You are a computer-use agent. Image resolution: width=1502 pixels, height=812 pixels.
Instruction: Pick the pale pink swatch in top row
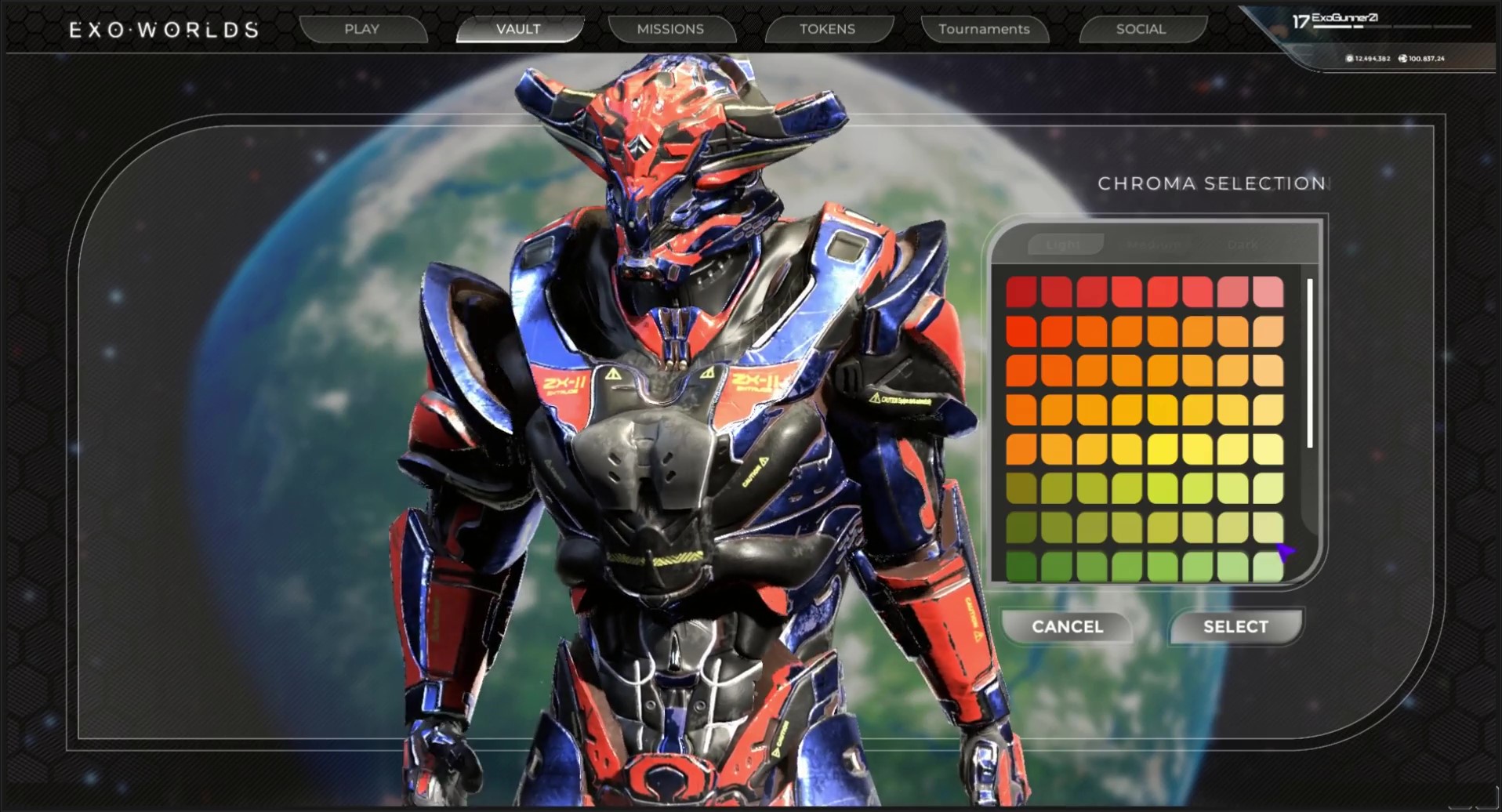1268,292
